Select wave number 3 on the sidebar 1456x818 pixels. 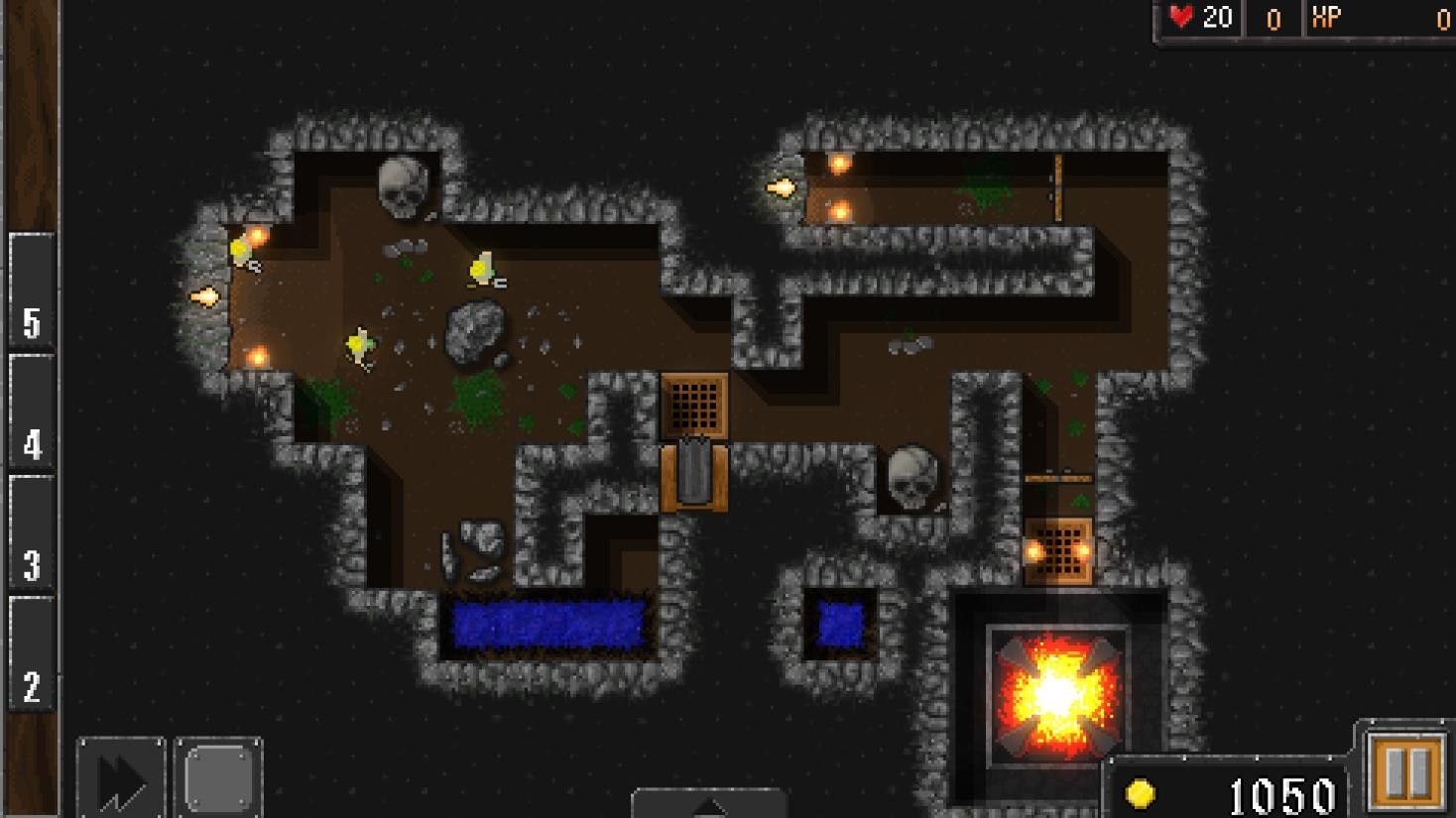[32, 533]
